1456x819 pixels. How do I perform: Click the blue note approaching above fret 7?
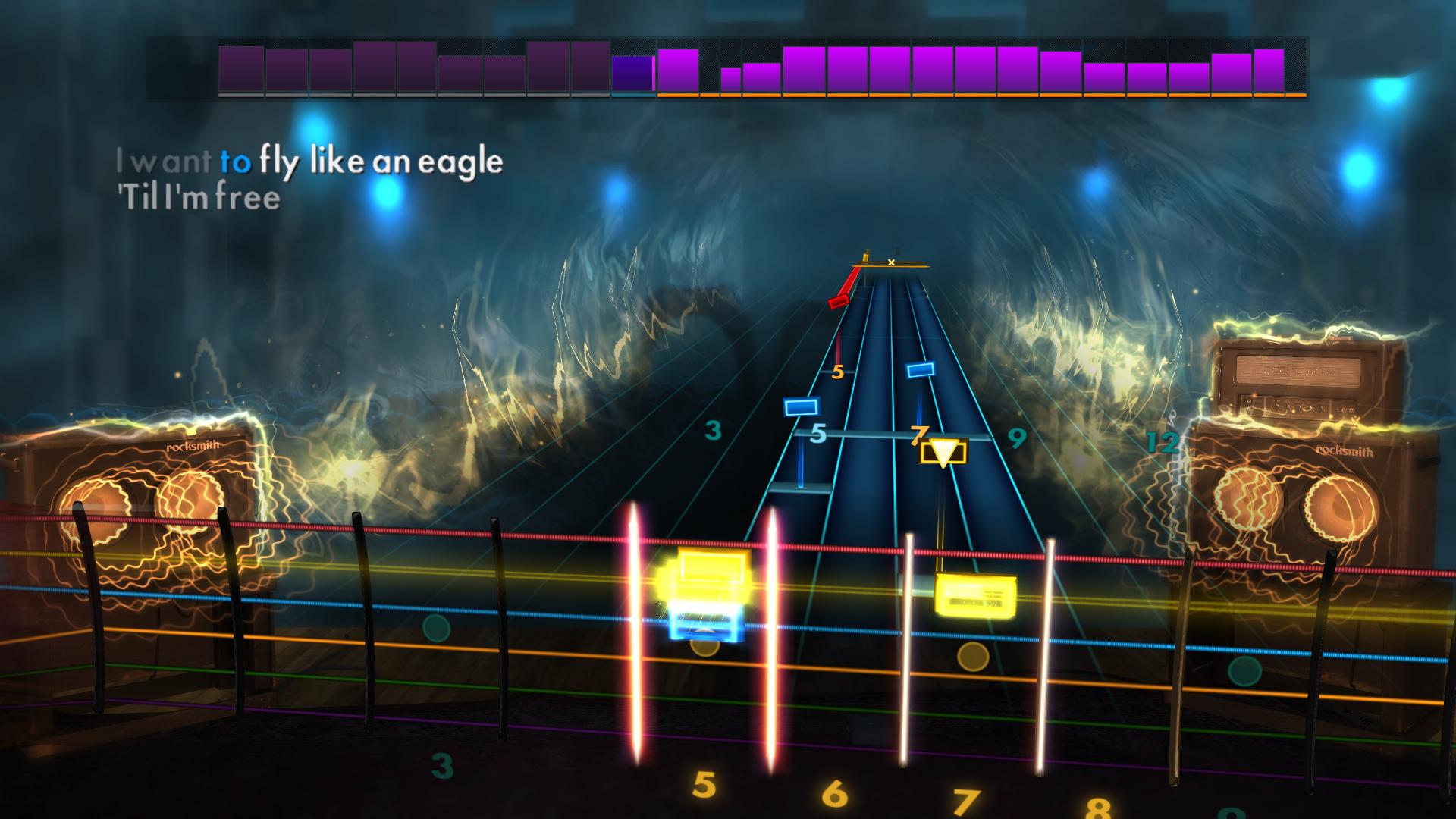[x=918, y=370]
